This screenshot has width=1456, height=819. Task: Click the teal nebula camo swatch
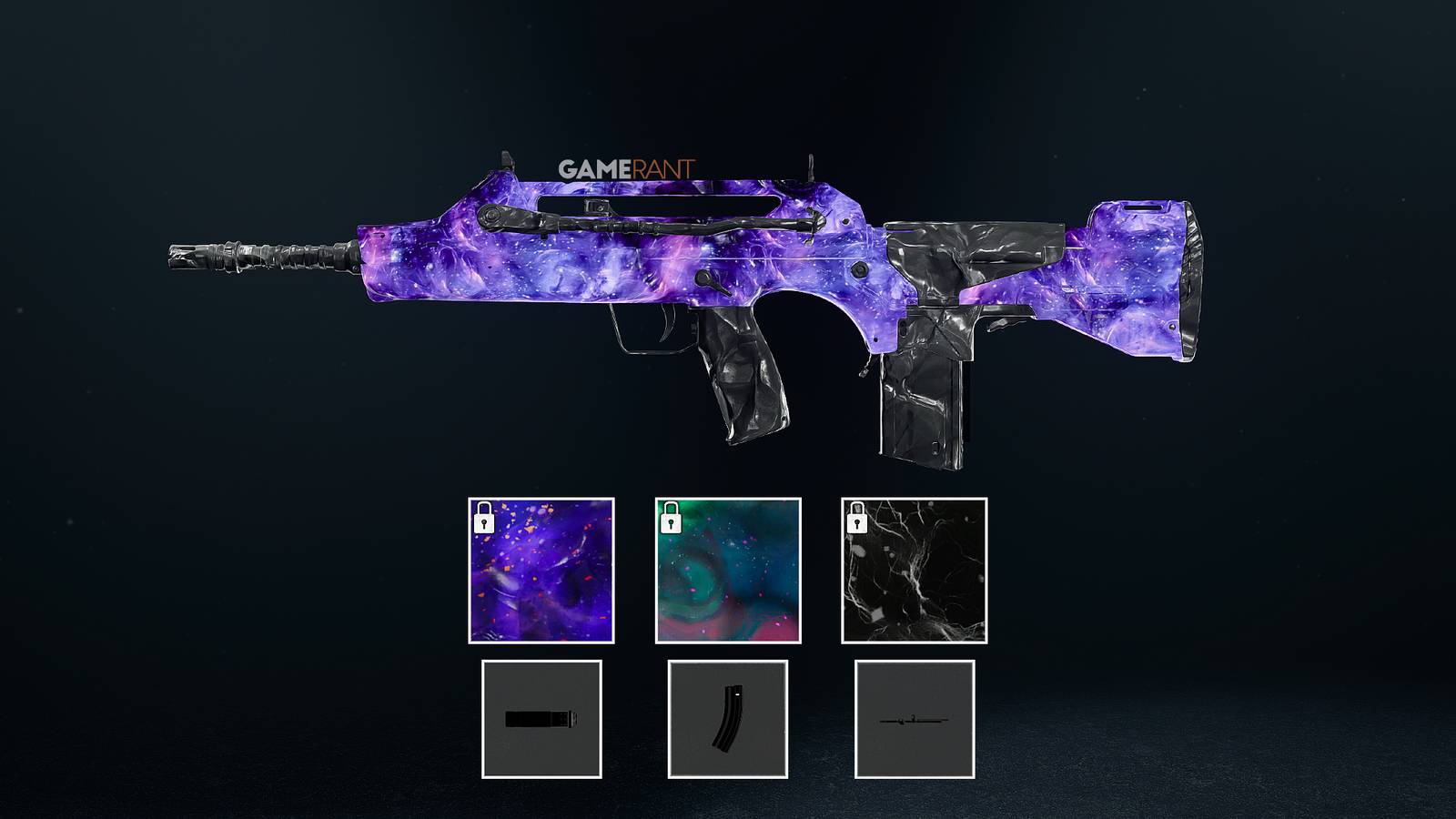click(728, 575)
